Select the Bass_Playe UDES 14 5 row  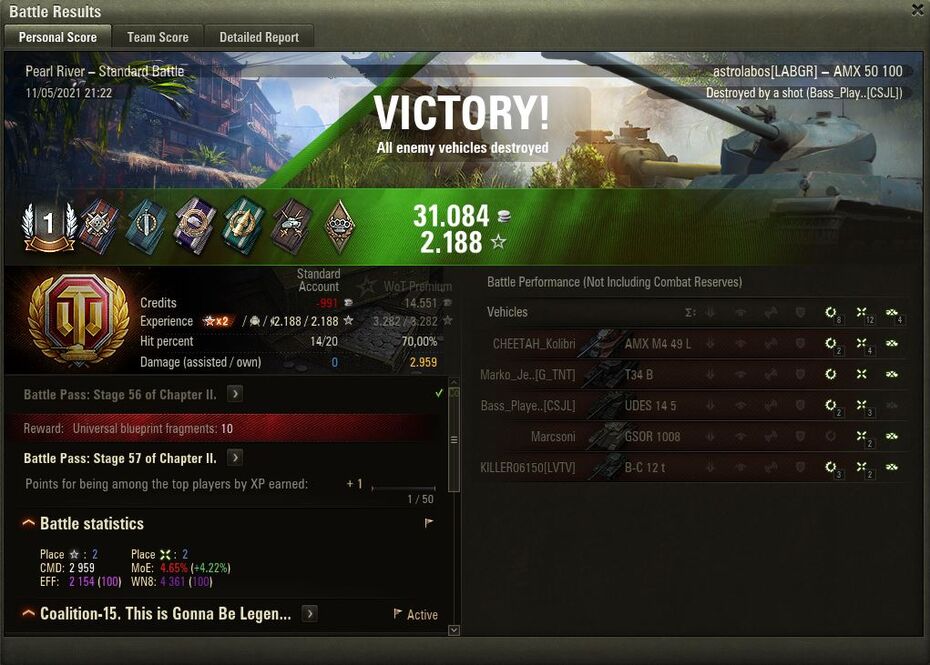click(690, 406)
